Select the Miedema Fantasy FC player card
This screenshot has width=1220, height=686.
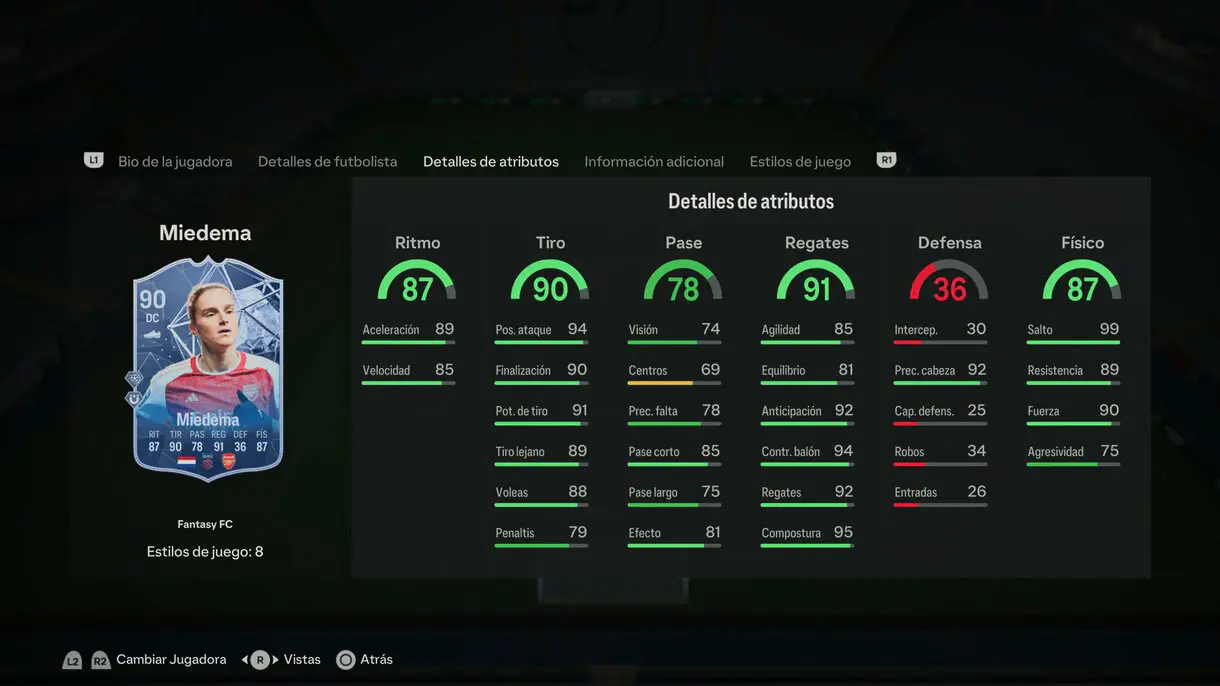coord(208,369)
